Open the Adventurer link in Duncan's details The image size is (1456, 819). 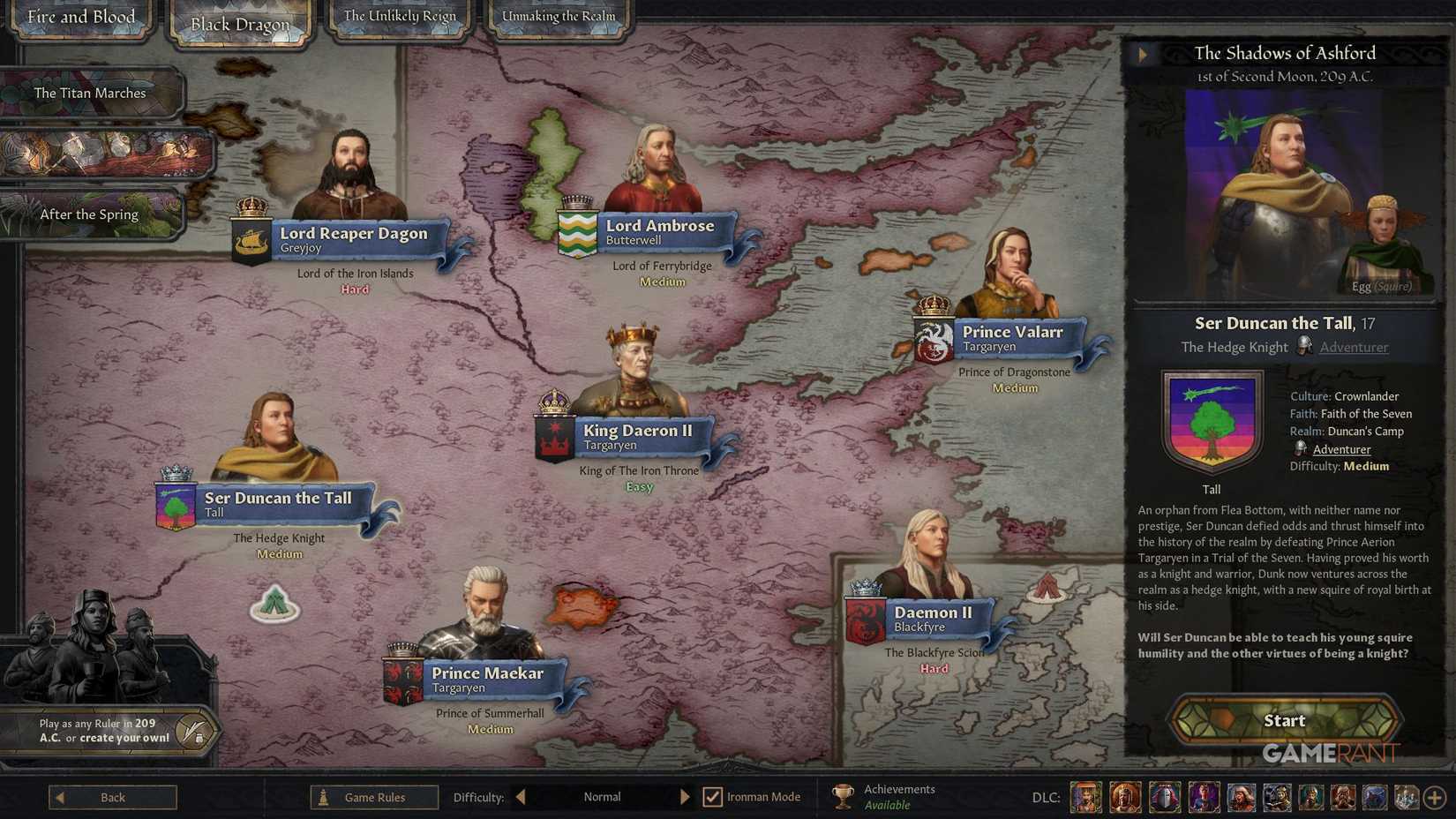click(1342, 449)
